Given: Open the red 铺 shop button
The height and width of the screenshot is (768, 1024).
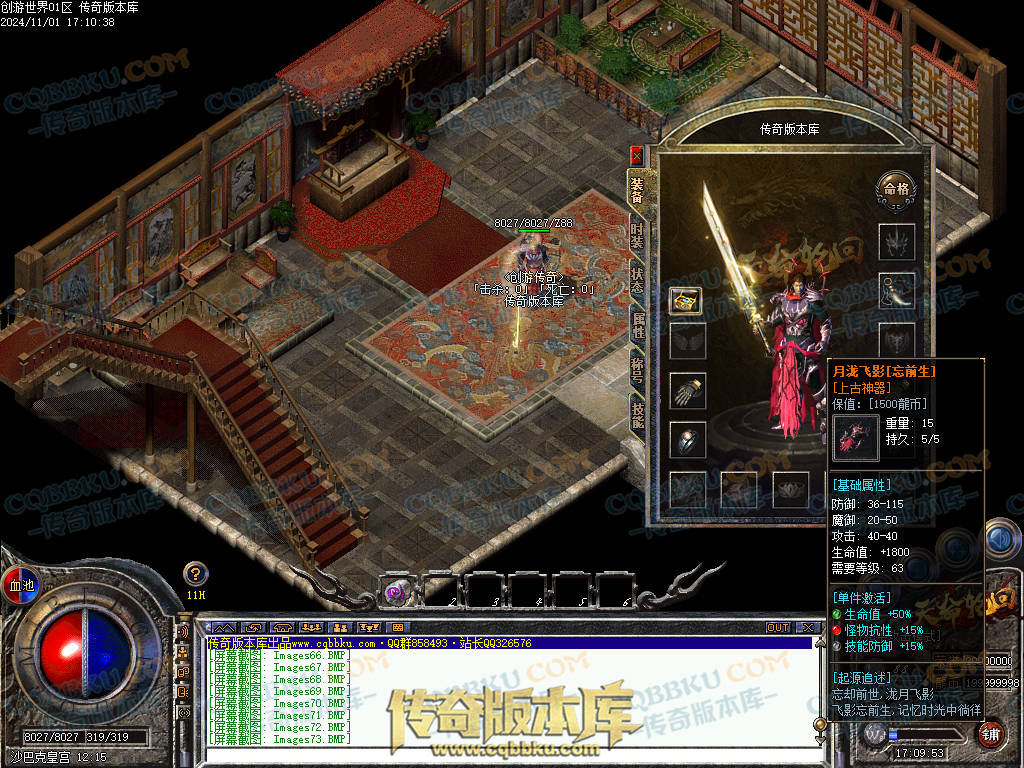Looking at the screenshot, I should pyautogui.click(x=989, y=733).
